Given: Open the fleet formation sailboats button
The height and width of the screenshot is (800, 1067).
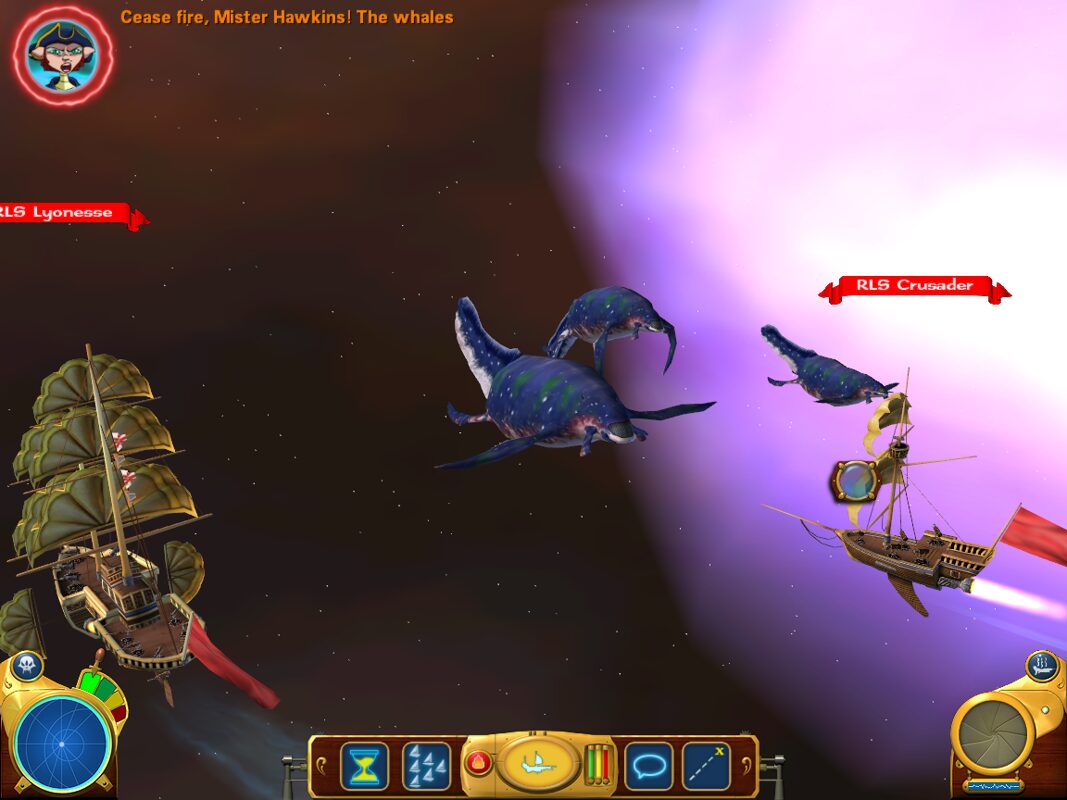Looking at the screenshot, I should (x=426, y=766).
